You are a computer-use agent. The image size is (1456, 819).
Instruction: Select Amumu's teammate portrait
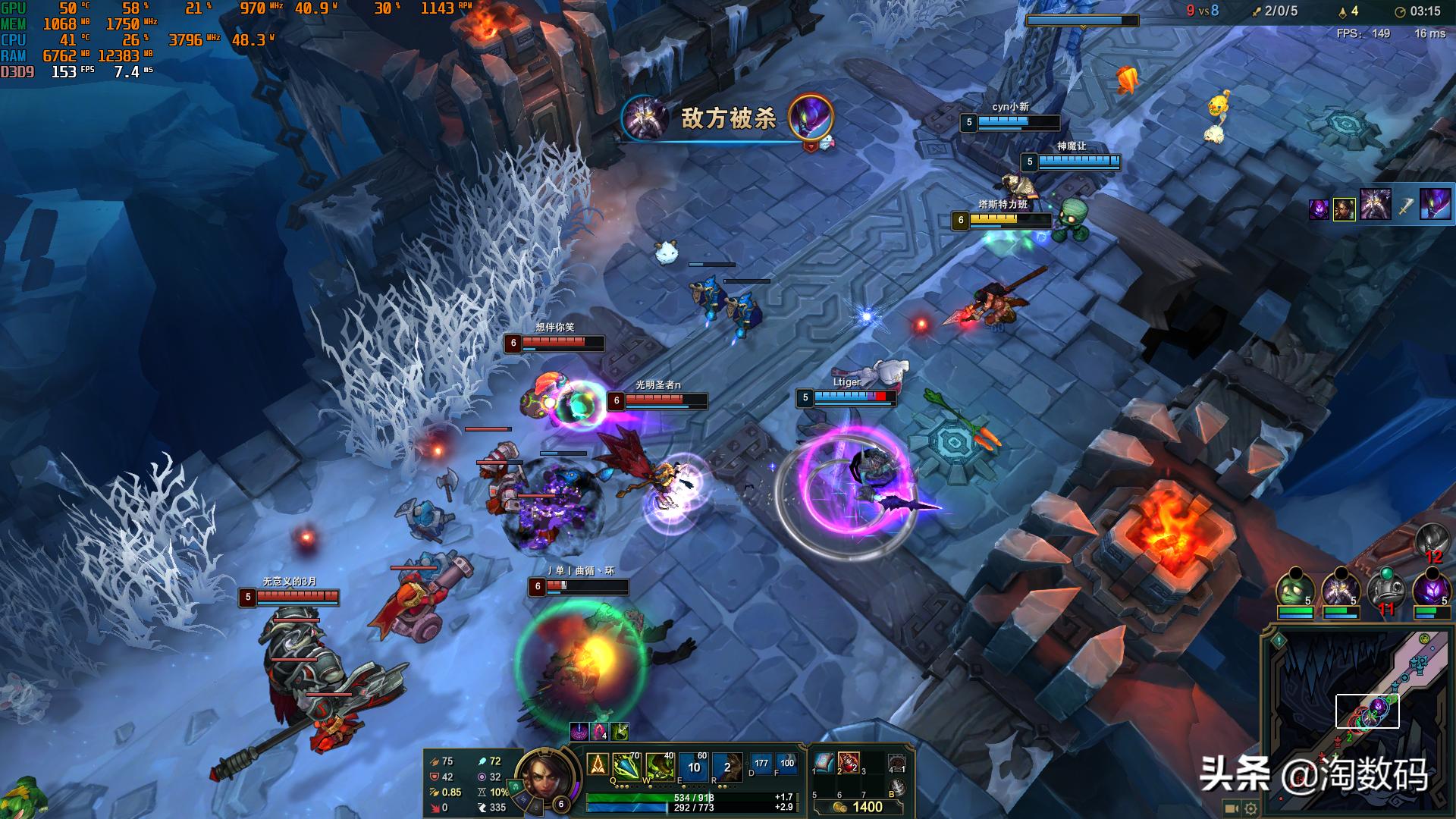click(1295, 588)
